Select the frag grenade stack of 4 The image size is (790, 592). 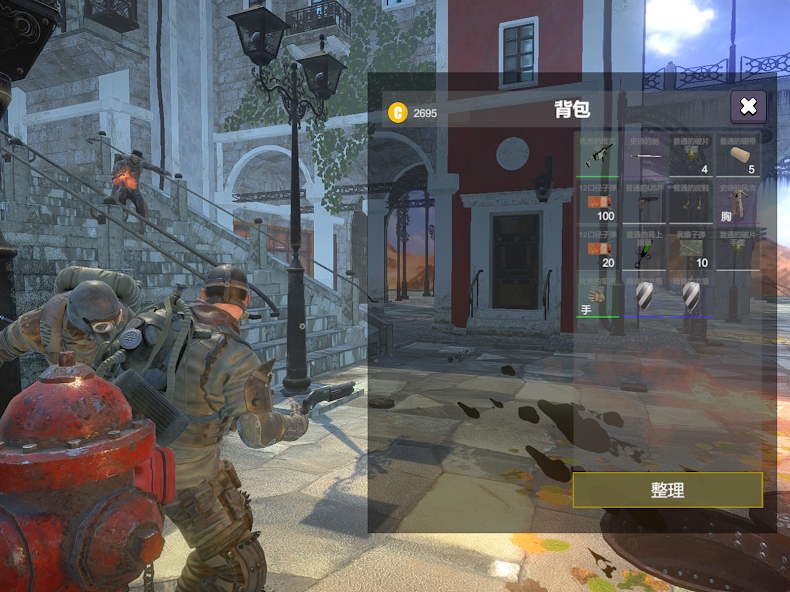tap(692, 155)
